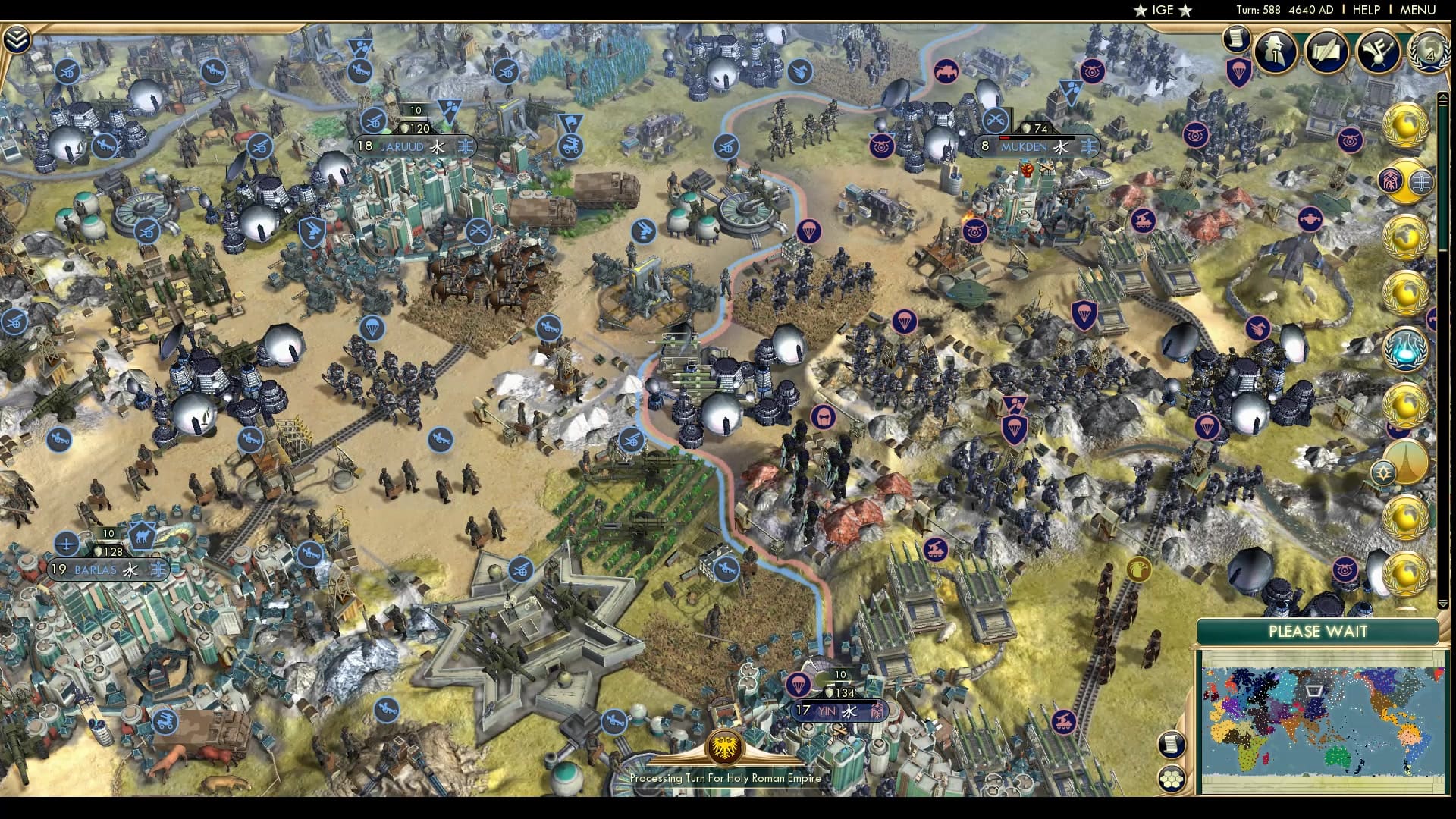
Task: Open the espionage overview spy icon
Action: (1274, 52)
